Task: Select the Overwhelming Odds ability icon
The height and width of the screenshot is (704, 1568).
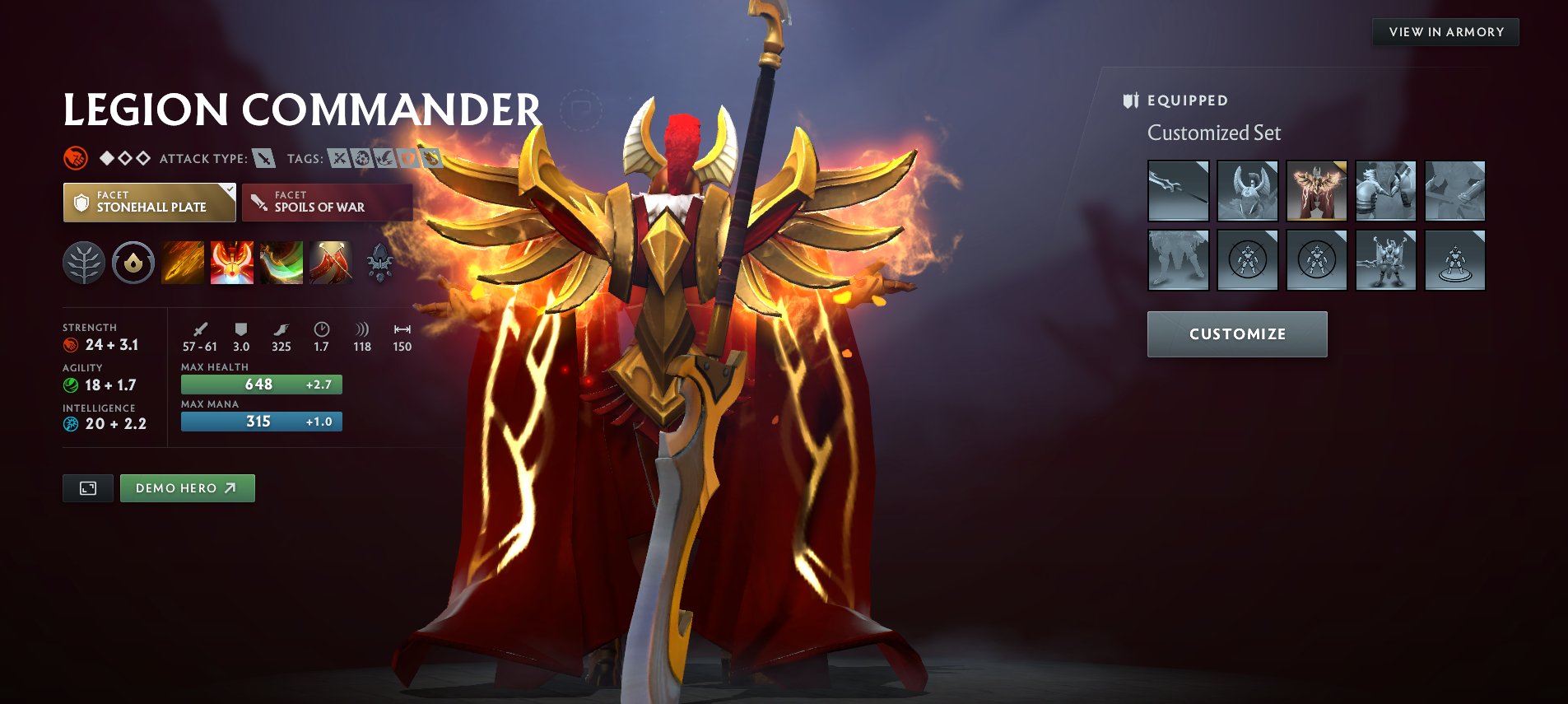Action: 183,263
